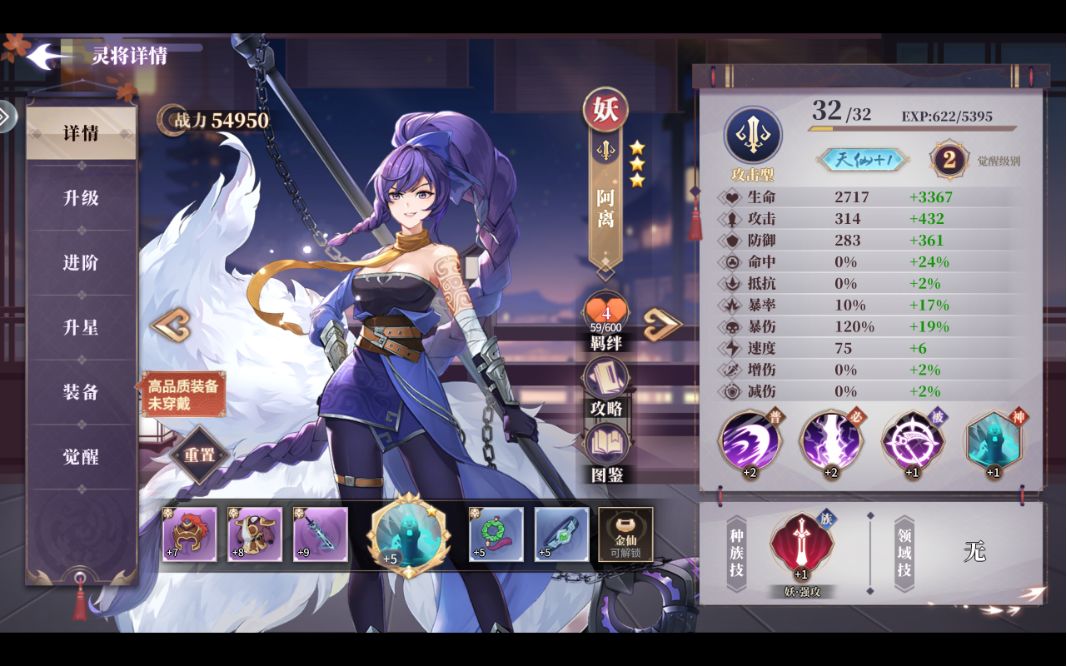This screenshot has height=667, width=1067.
Task: Show the next character with right arrow
Action: tap(662, 324)
